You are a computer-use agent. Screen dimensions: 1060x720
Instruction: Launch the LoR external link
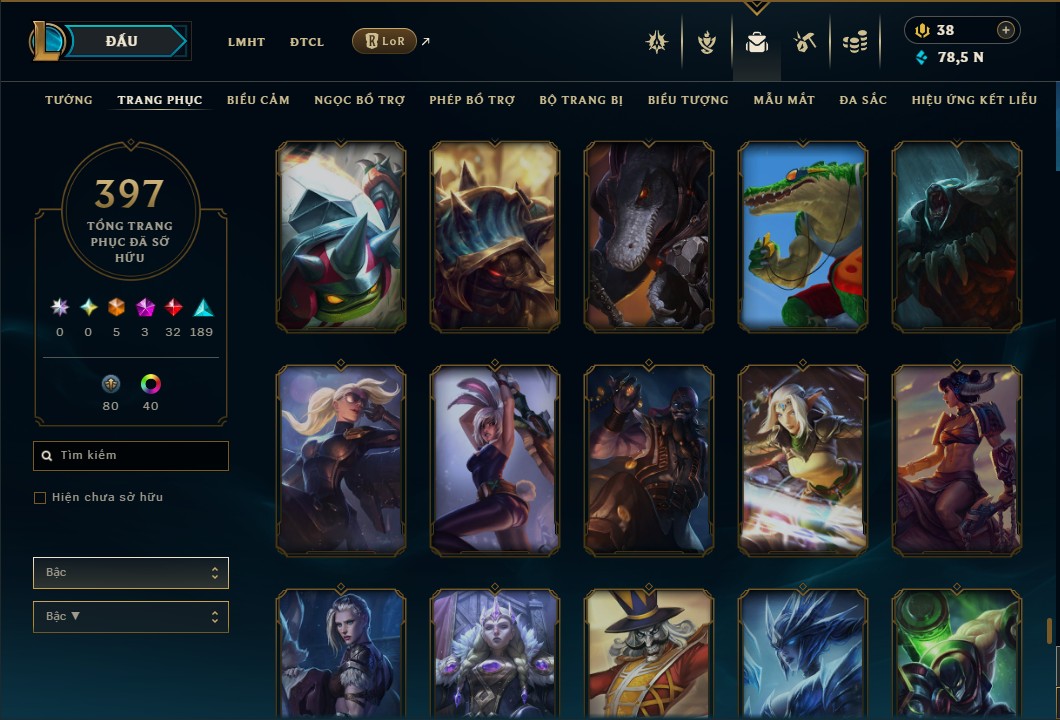385,41
